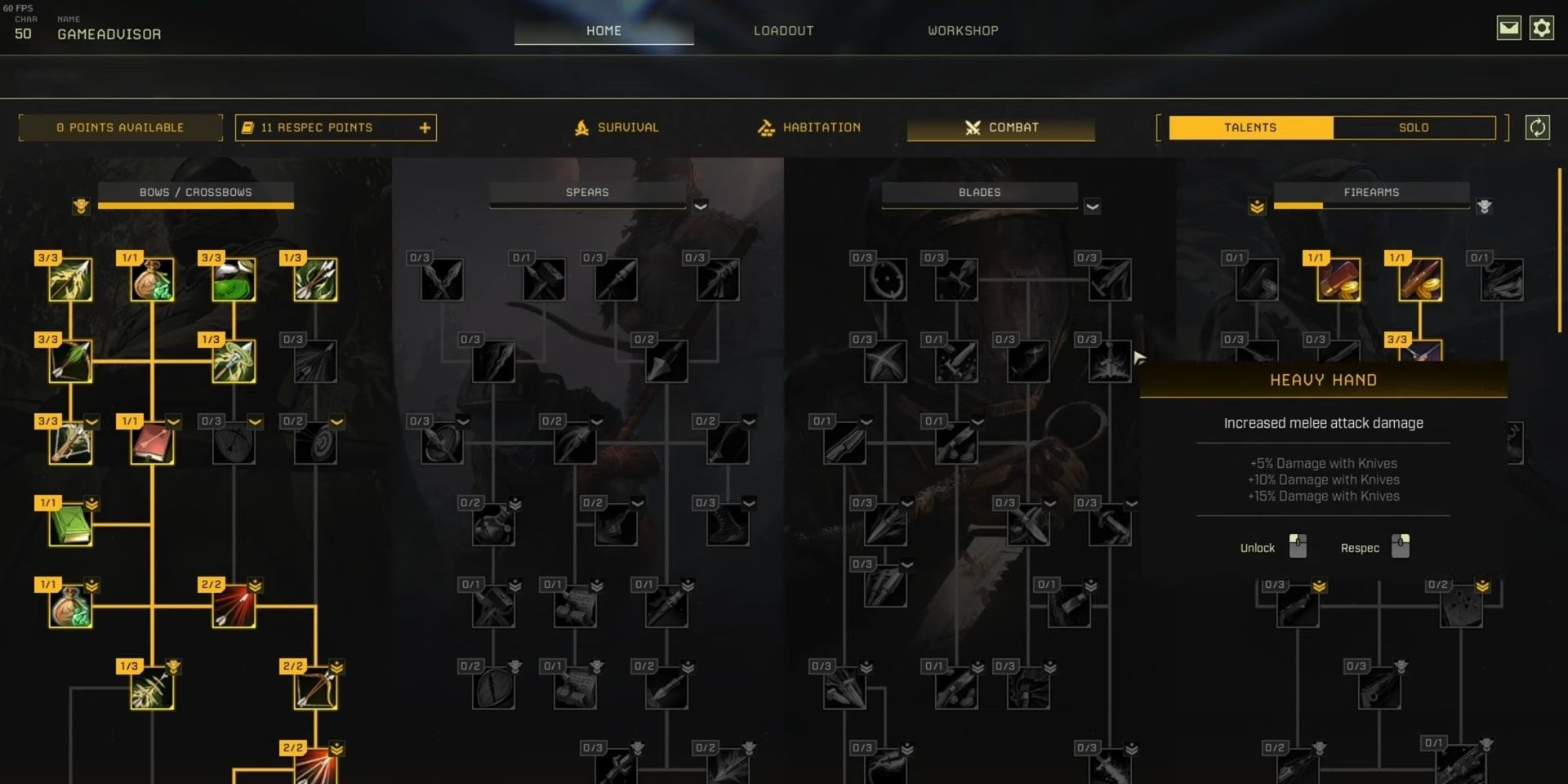The width and height of the screenshot is (1568, 784).
Task: Click the gem pouch talent icon
Action: pos(153,282)
